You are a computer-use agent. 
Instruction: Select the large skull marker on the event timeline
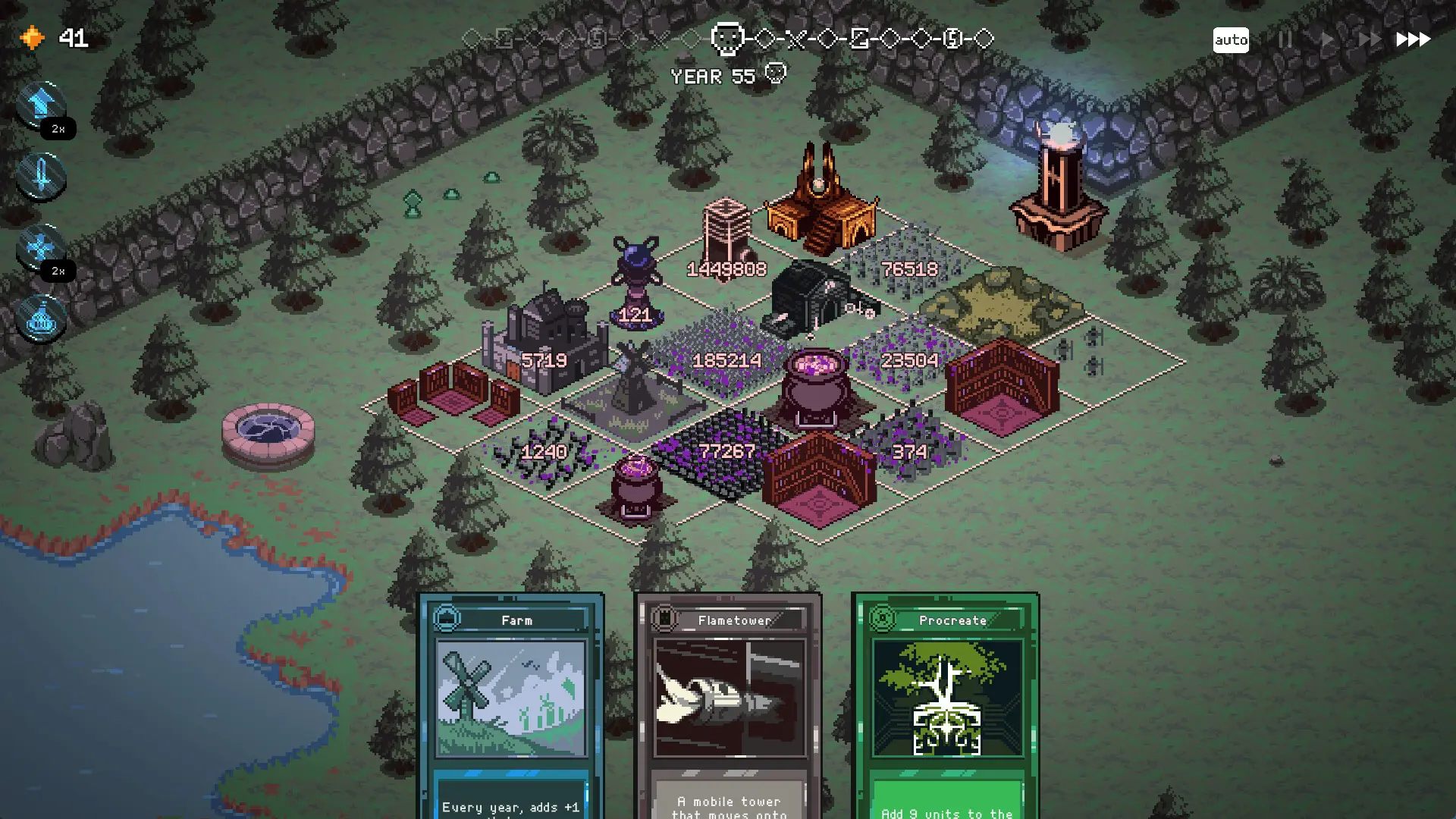[x=726, y=38]
